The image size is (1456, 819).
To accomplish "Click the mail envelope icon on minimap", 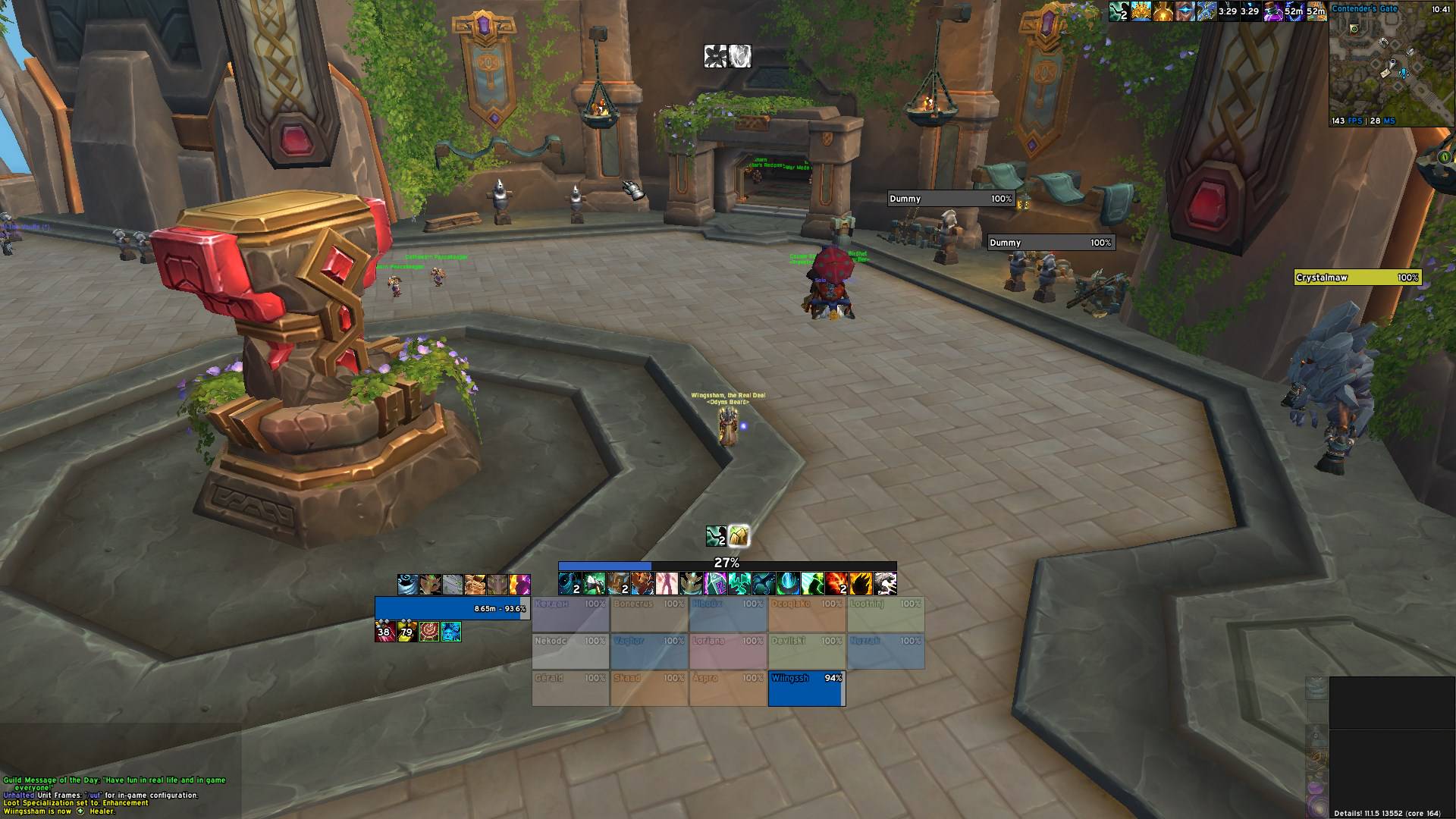I will pyautogui.click(x=1385, y=73).
